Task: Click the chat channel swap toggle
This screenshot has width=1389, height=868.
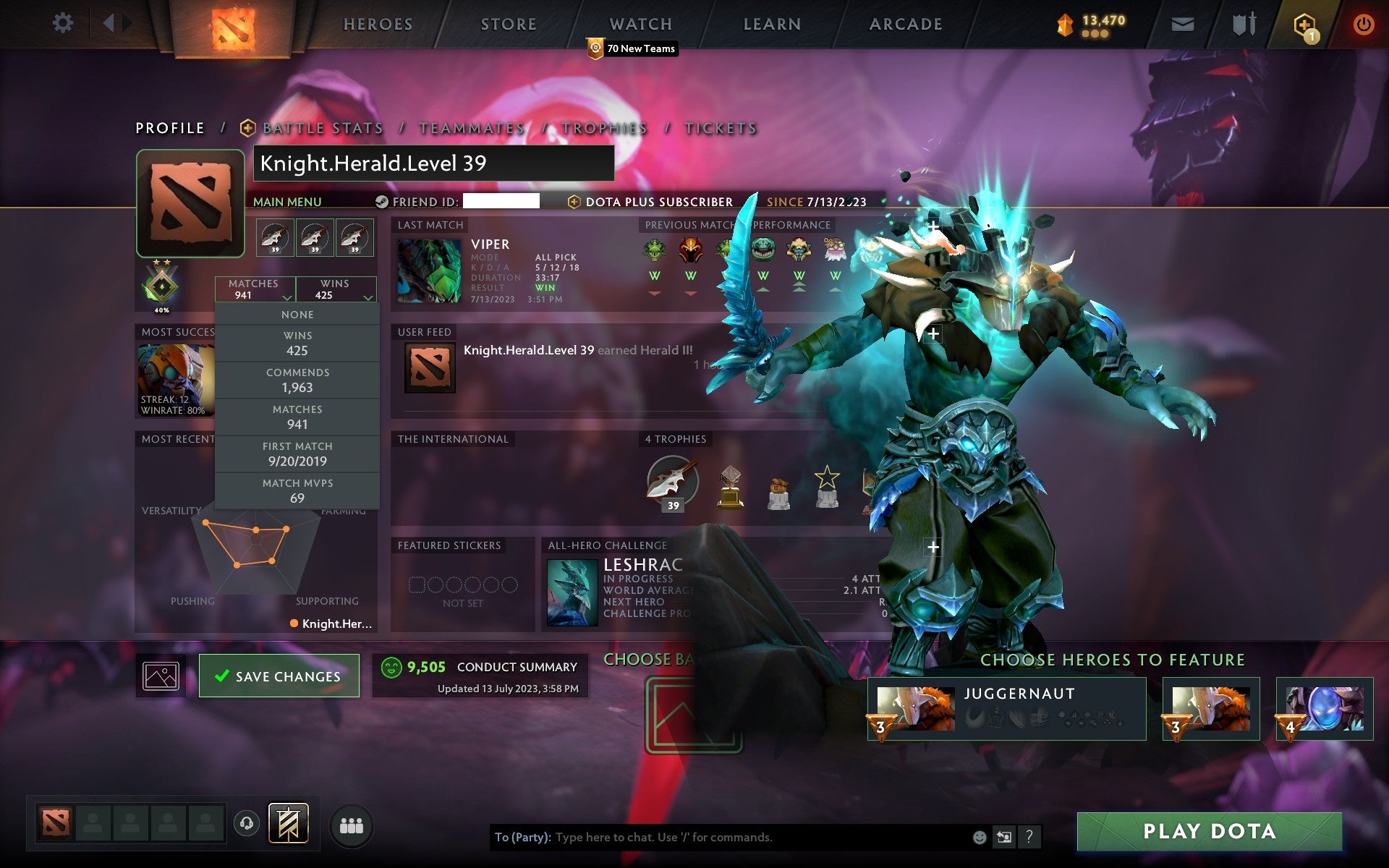Action: [x=1005, y=838]
